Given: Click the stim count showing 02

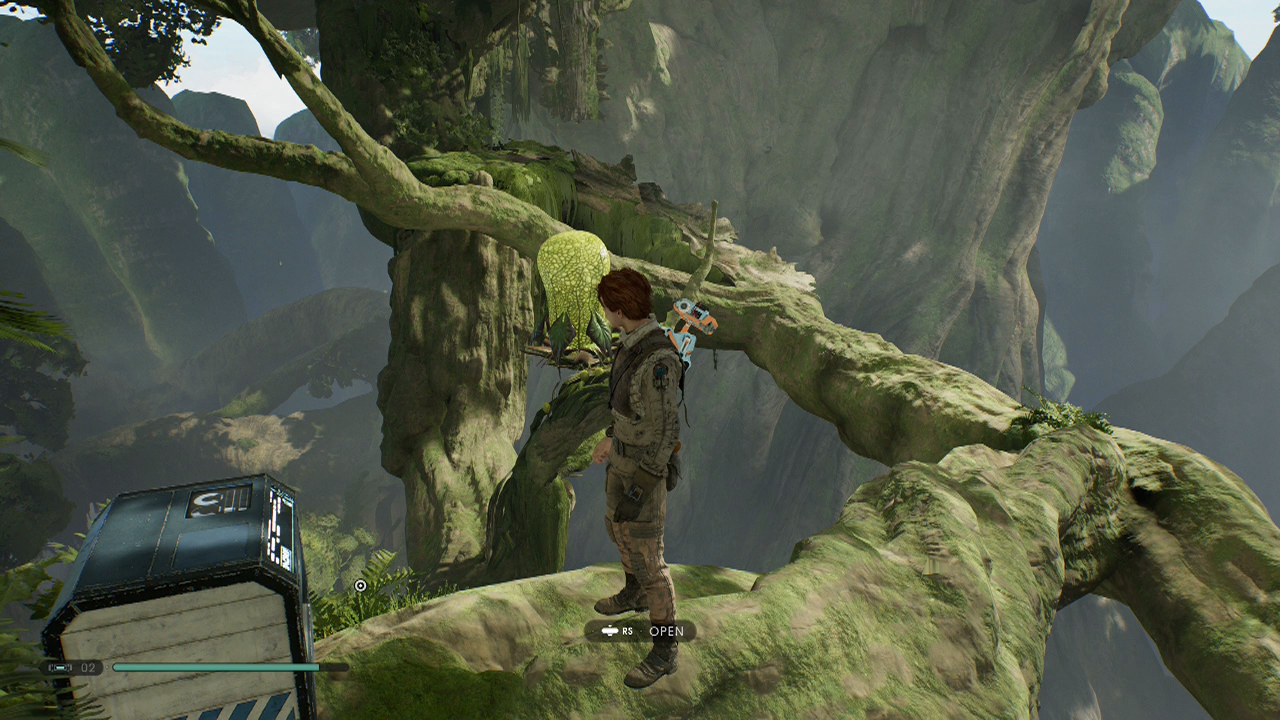Looking at the screenshot, I should (87, 667).
